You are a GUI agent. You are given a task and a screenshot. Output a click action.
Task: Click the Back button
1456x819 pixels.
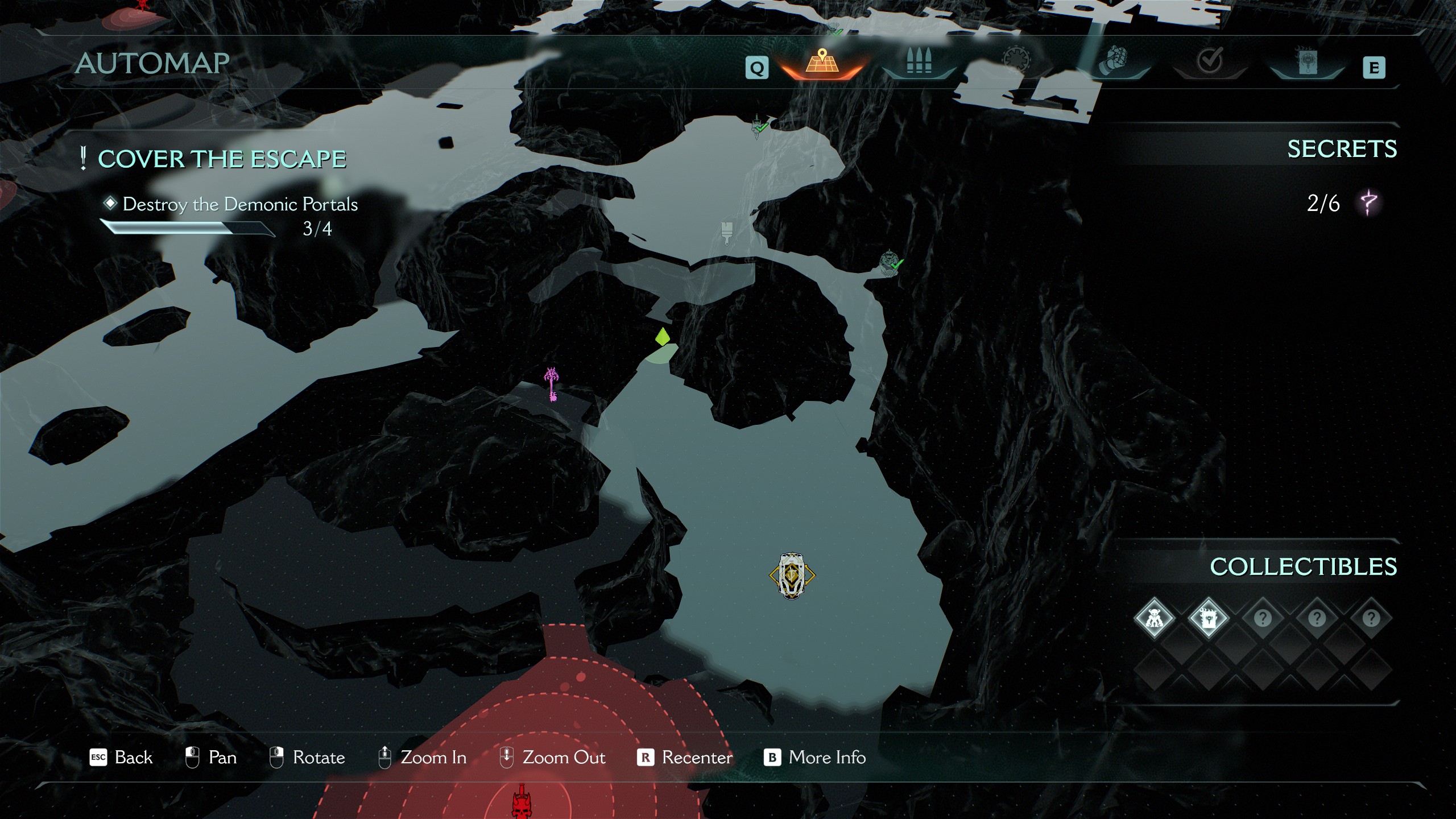122,758
